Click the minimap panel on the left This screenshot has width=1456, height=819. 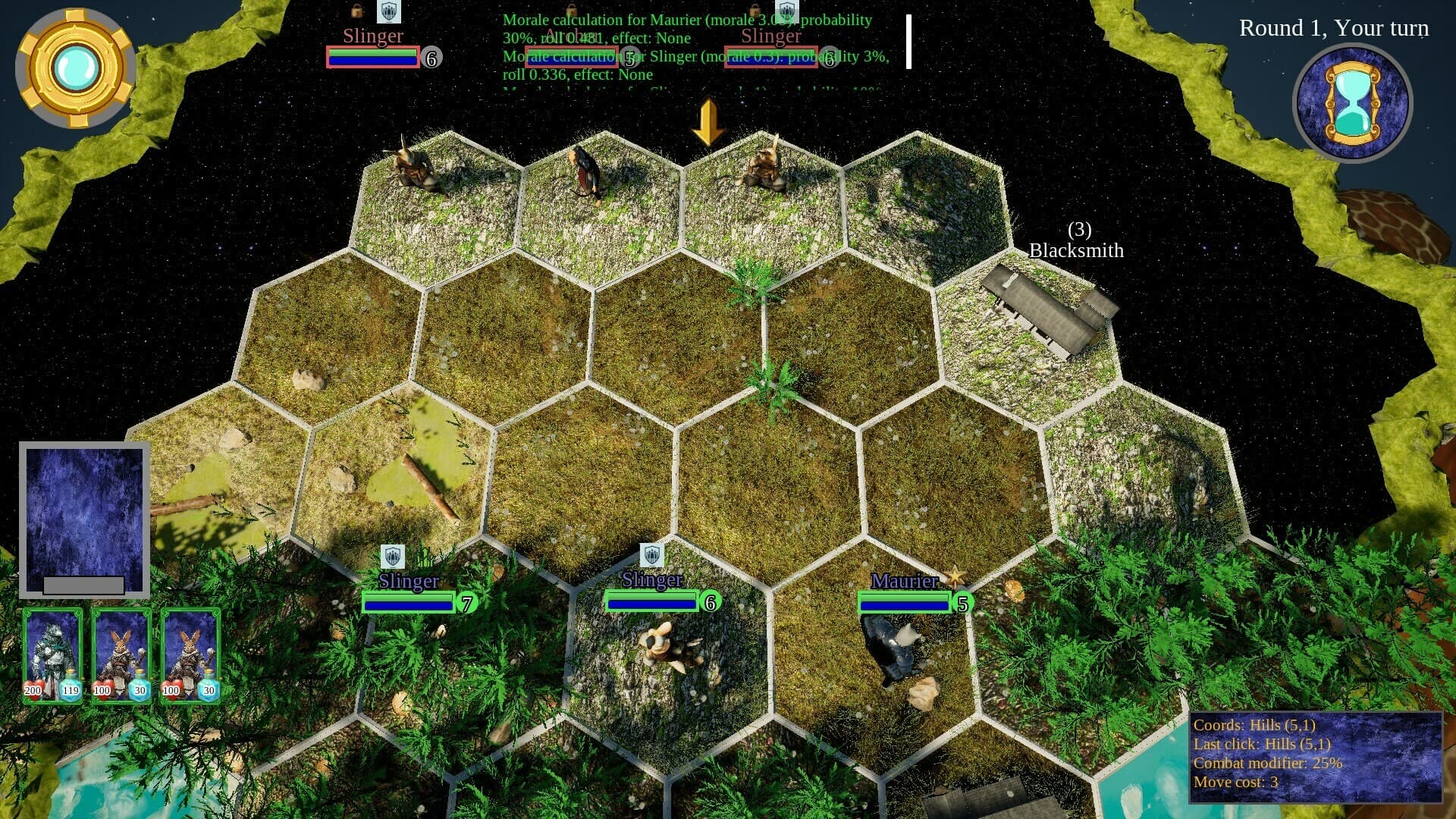click(83, 519)
